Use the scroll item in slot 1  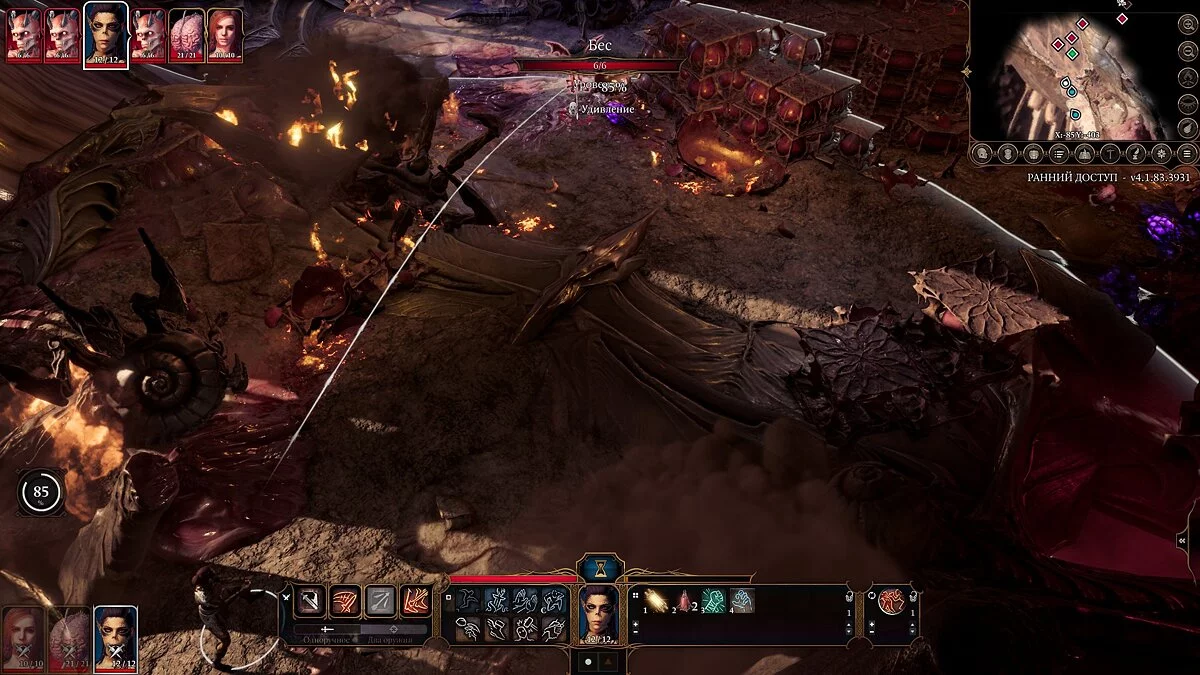[x=657, y=600]
